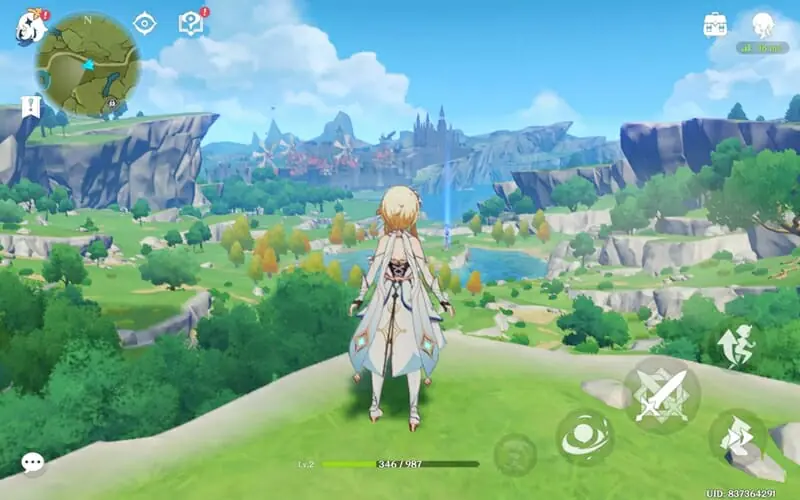Open the Paimon menu
The image size is (800, 500).
(28, 25)
